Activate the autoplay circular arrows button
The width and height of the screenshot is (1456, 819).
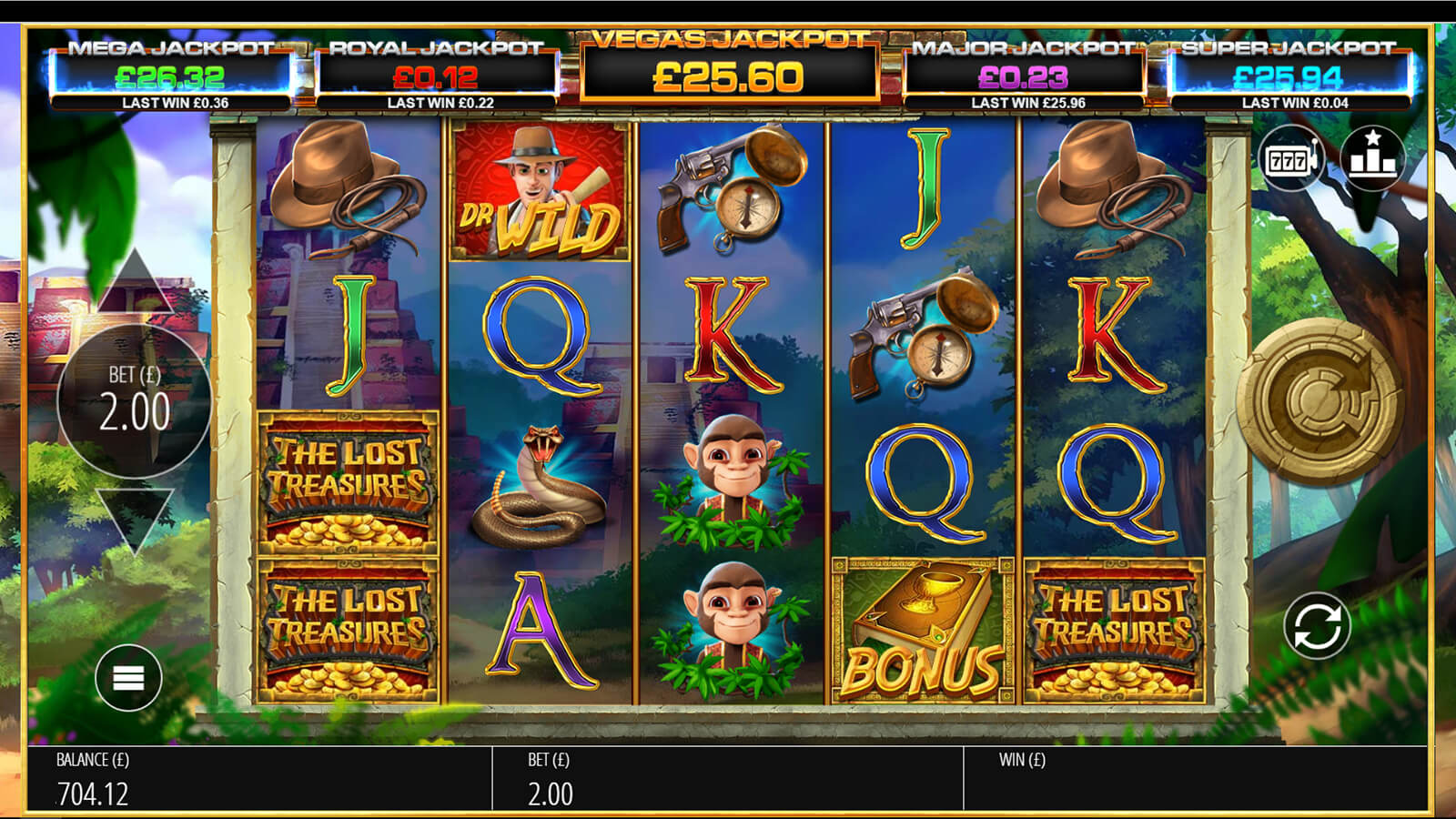pyautogui.click(x=1317, y=626)
